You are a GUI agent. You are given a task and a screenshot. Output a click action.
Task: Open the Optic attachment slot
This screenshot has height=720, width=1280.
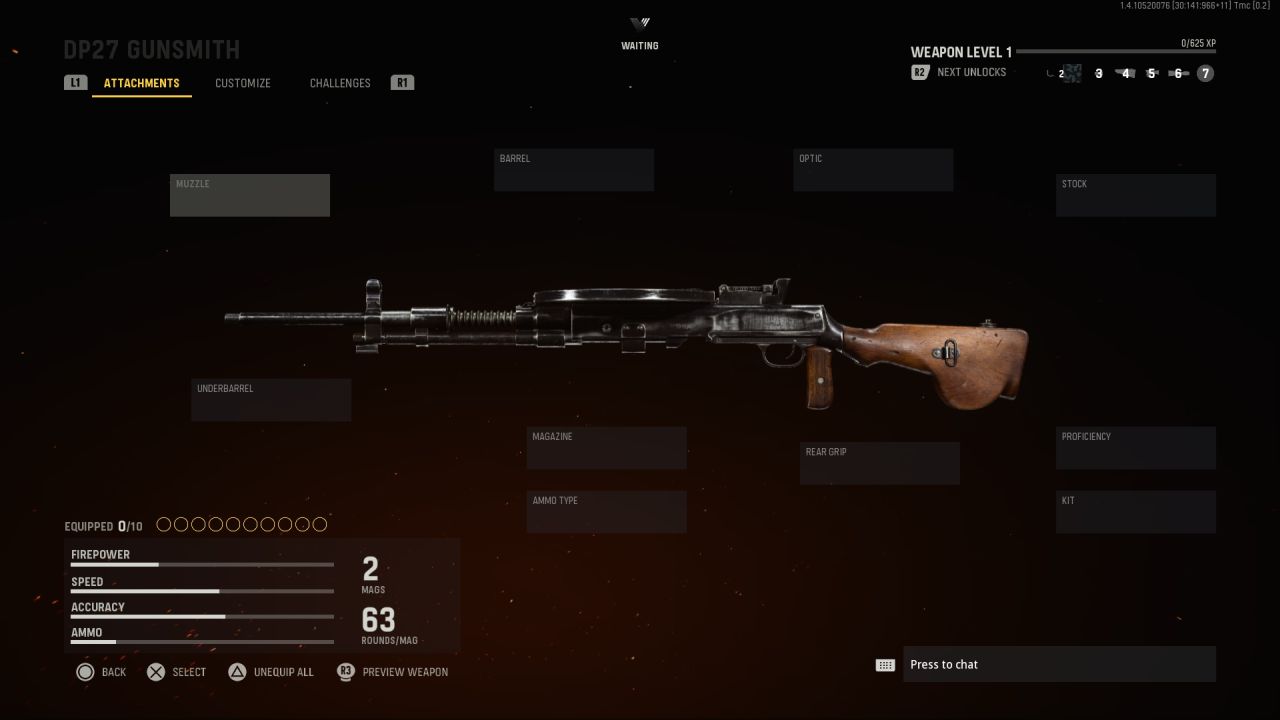(872, 169)
